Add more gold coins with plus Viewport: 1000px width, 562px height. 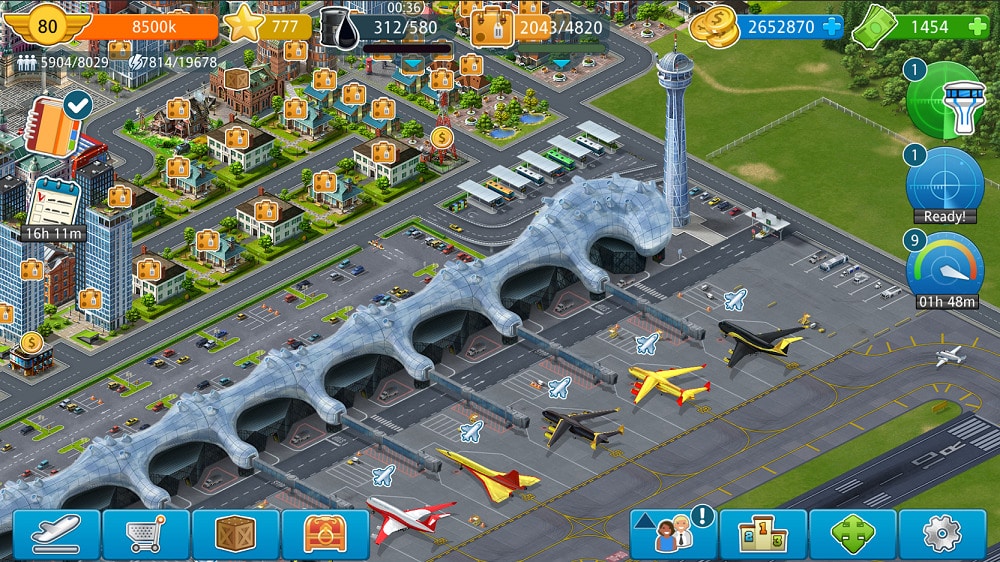click(832, 27)
